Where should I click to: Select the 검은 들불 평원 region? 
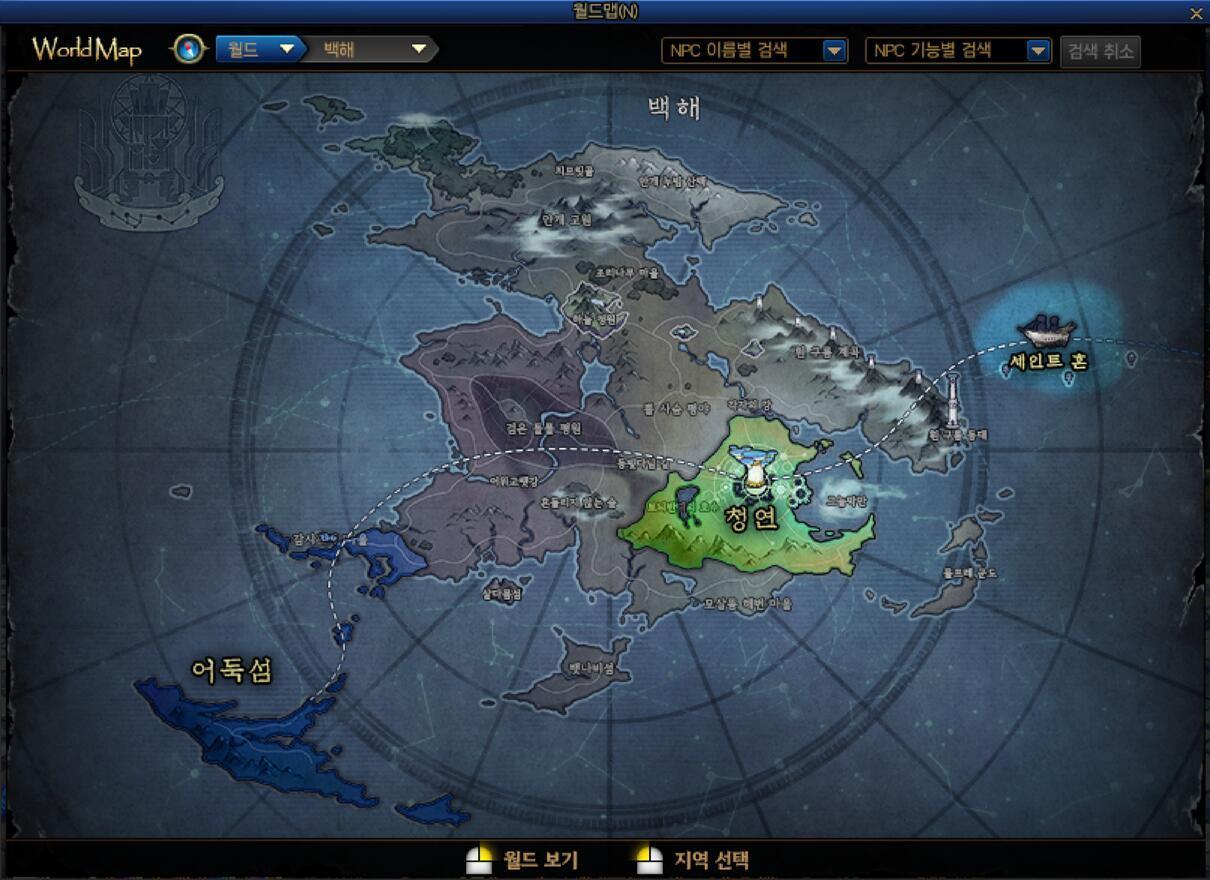coord(543,429)
